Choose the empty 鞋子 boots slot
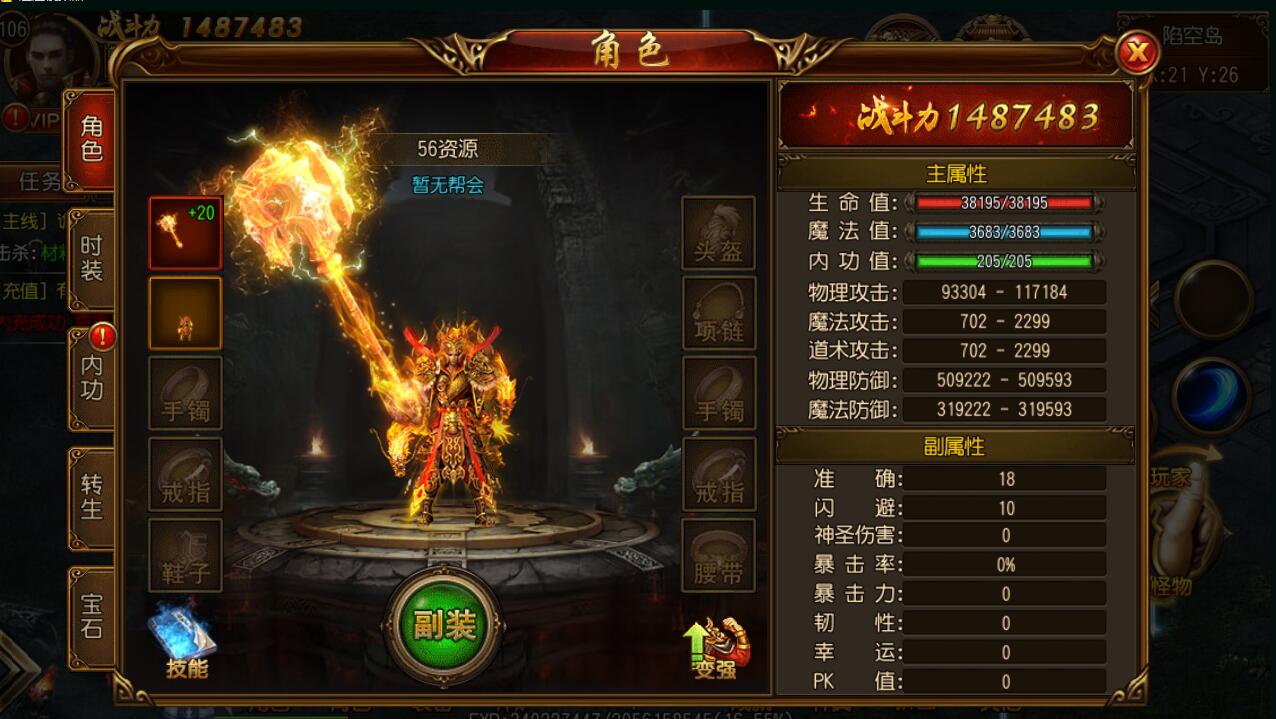1276x719 pixels. pyautogui.click(x=185, y=555)
